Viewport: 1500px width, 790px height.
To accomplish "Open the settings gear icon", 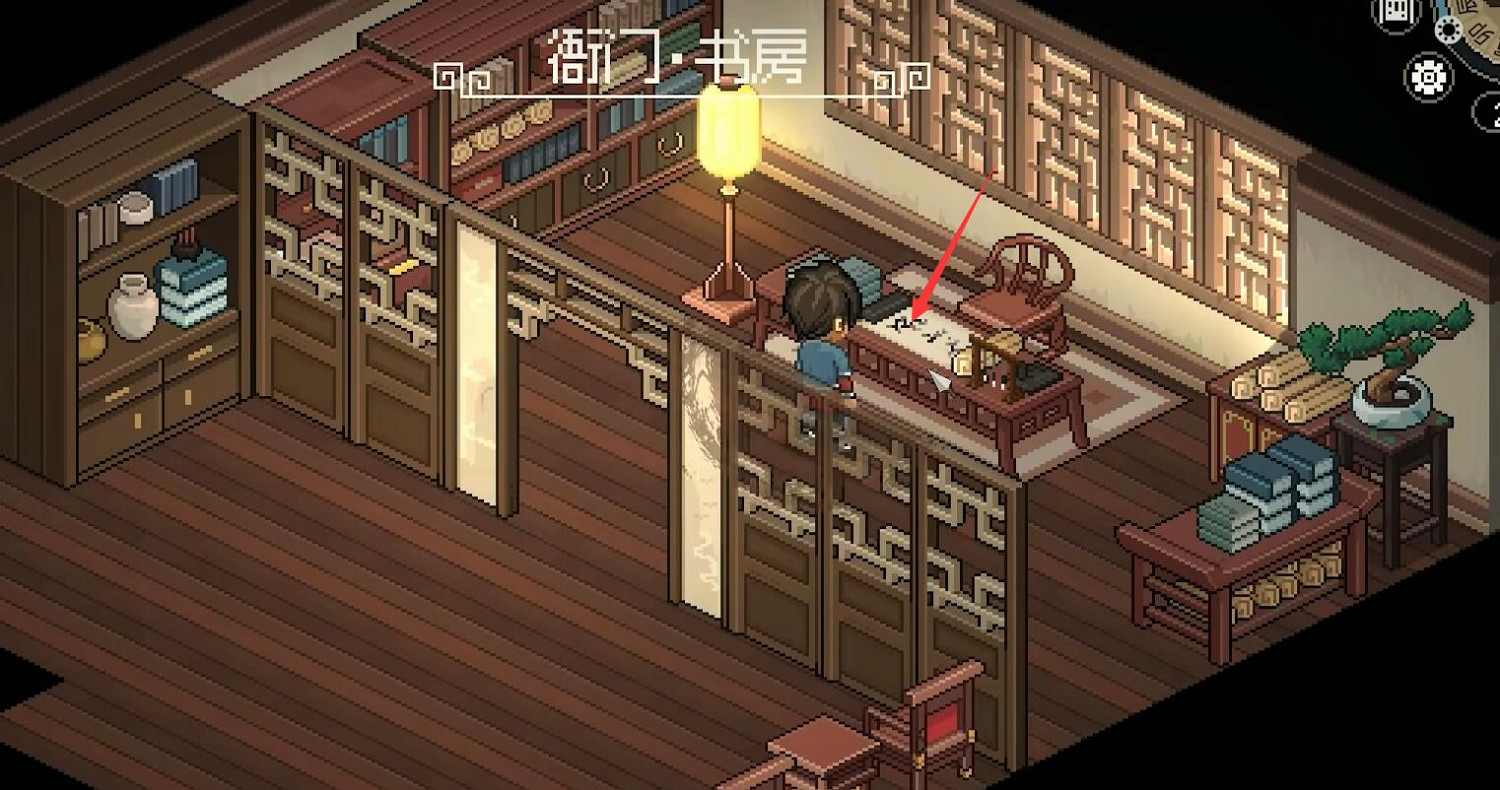I will tap(1430, 75).
